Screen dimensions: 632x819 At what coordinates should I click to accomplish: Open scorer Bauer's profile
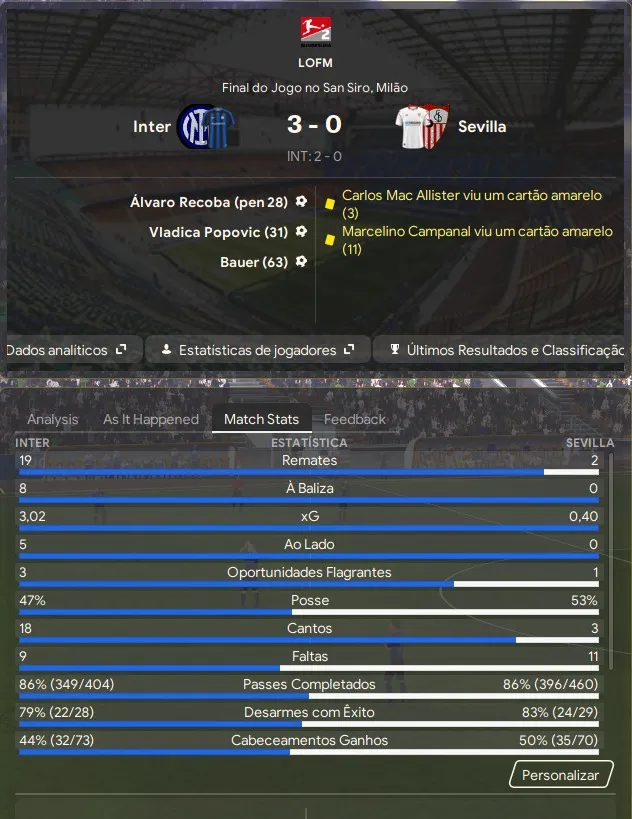(253, 262)
